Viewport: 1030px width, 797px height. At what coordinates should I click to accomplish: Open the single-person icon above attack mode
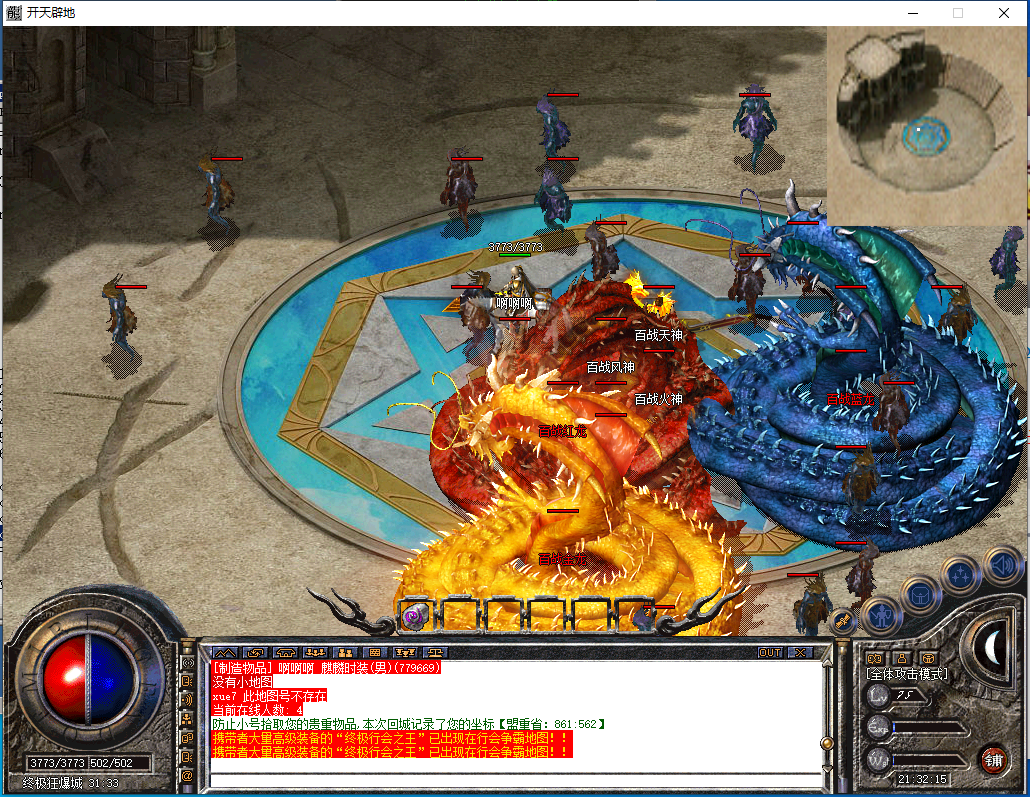click(x=902, y=657)
